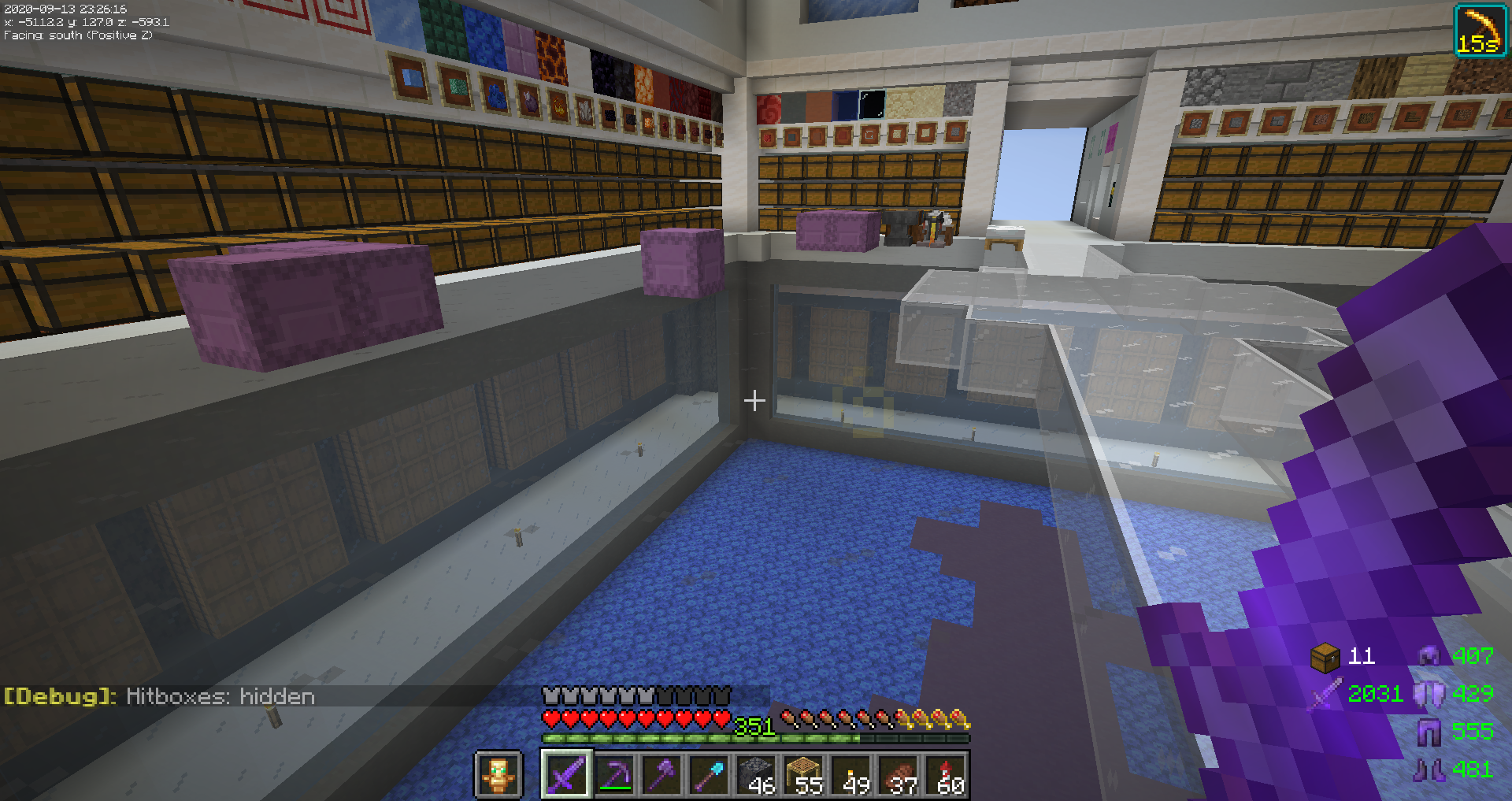Select the torch stack of 49
1512x801 pixels.
pos(852,774)
